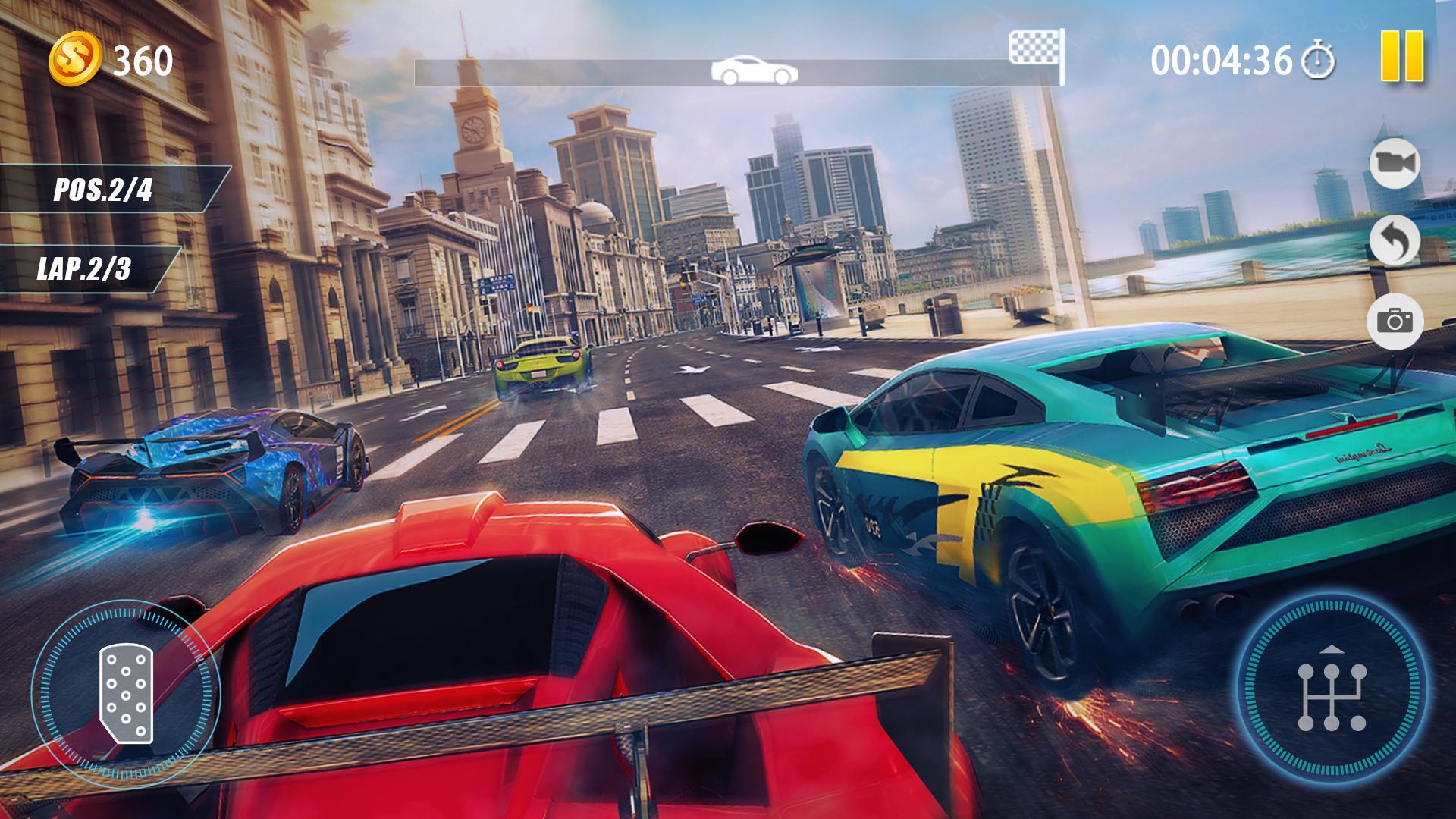Screen dimensions: 1456x819
Task: Open the video recording feature
Action: click(x=1394, y=164)
